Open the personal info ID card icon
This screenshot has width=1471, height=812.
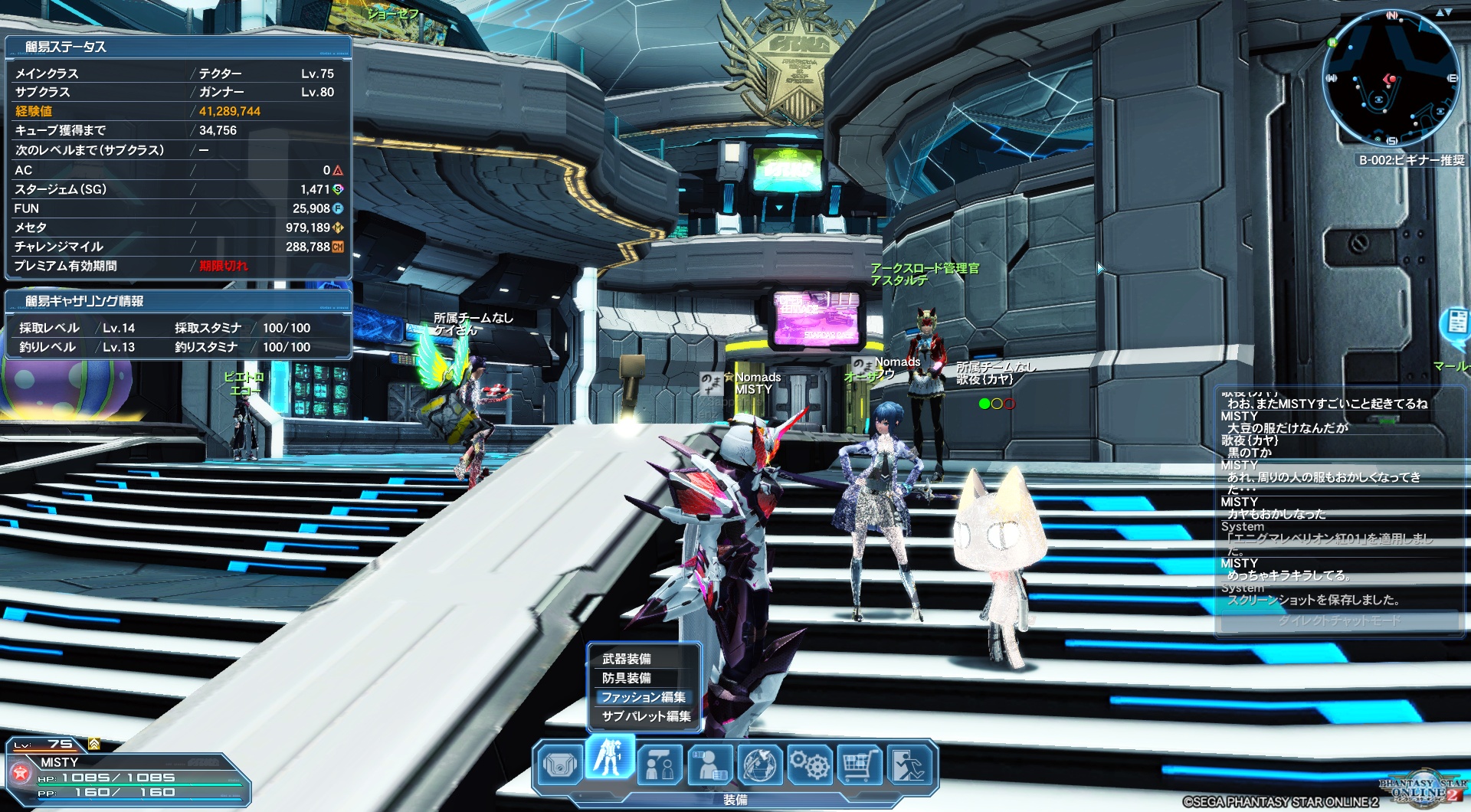[709, 765]
